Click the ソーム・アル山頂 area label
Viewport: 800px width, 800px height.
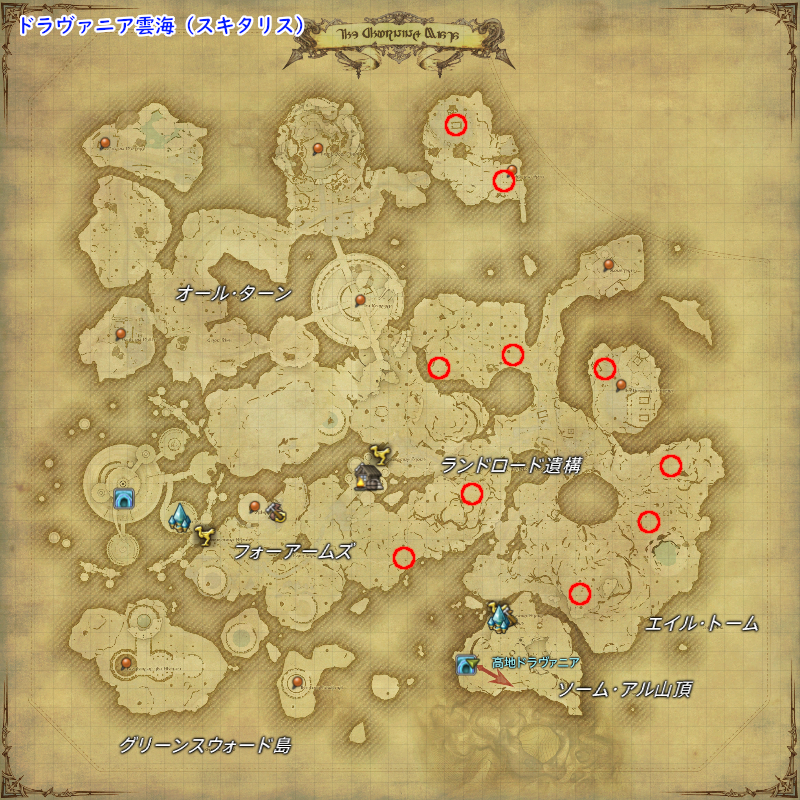pos(625,689)
